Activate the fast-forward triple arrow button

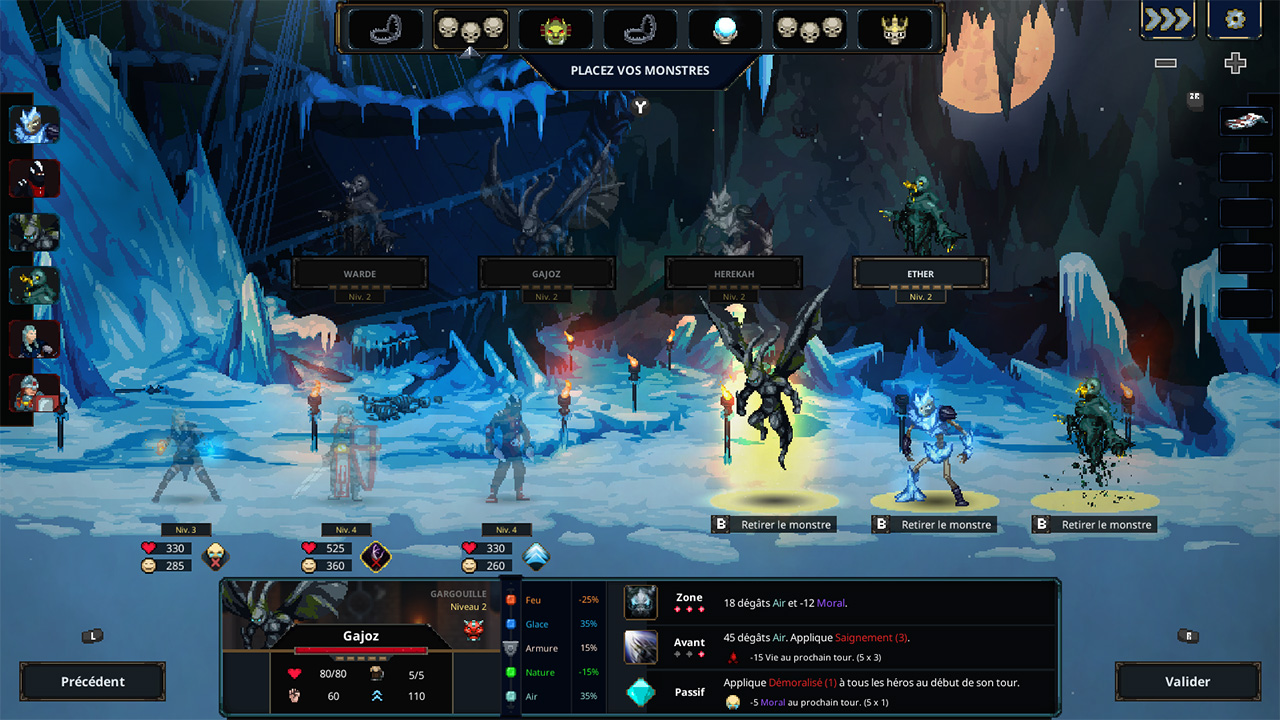(1167, 19)
